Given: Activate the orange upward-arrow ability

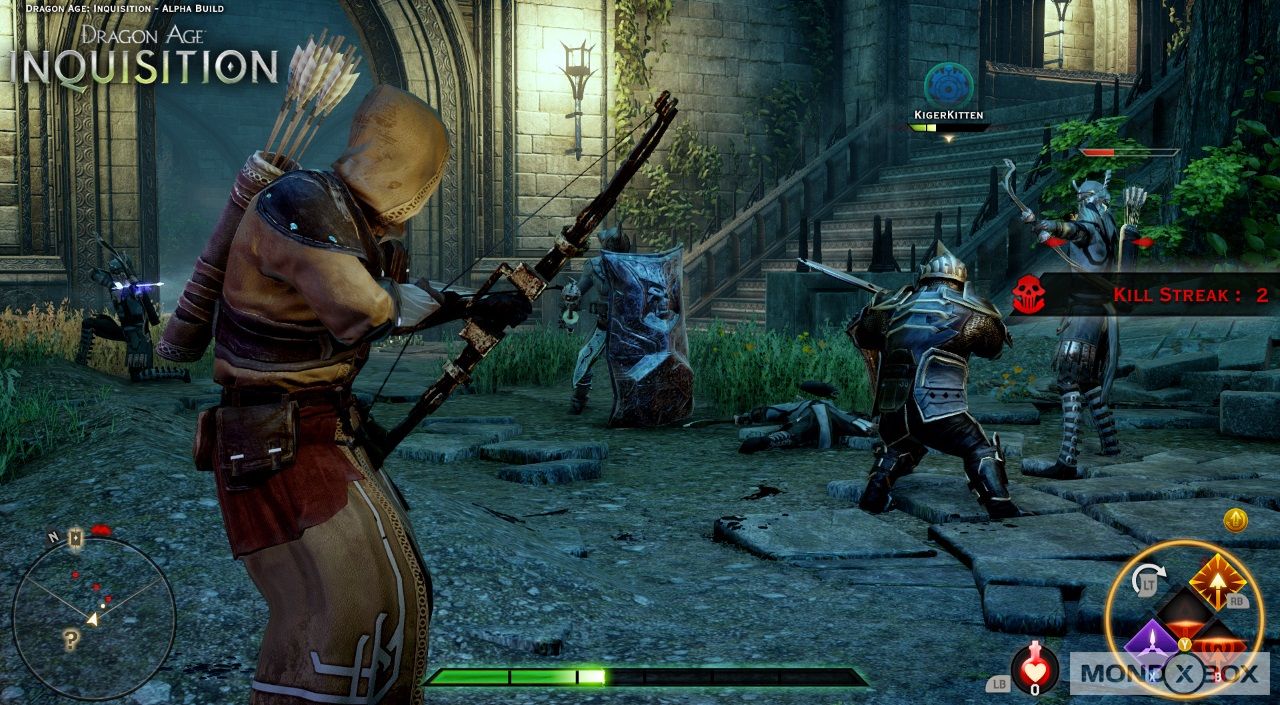Looking at the screenshot, I should 1217,581.
